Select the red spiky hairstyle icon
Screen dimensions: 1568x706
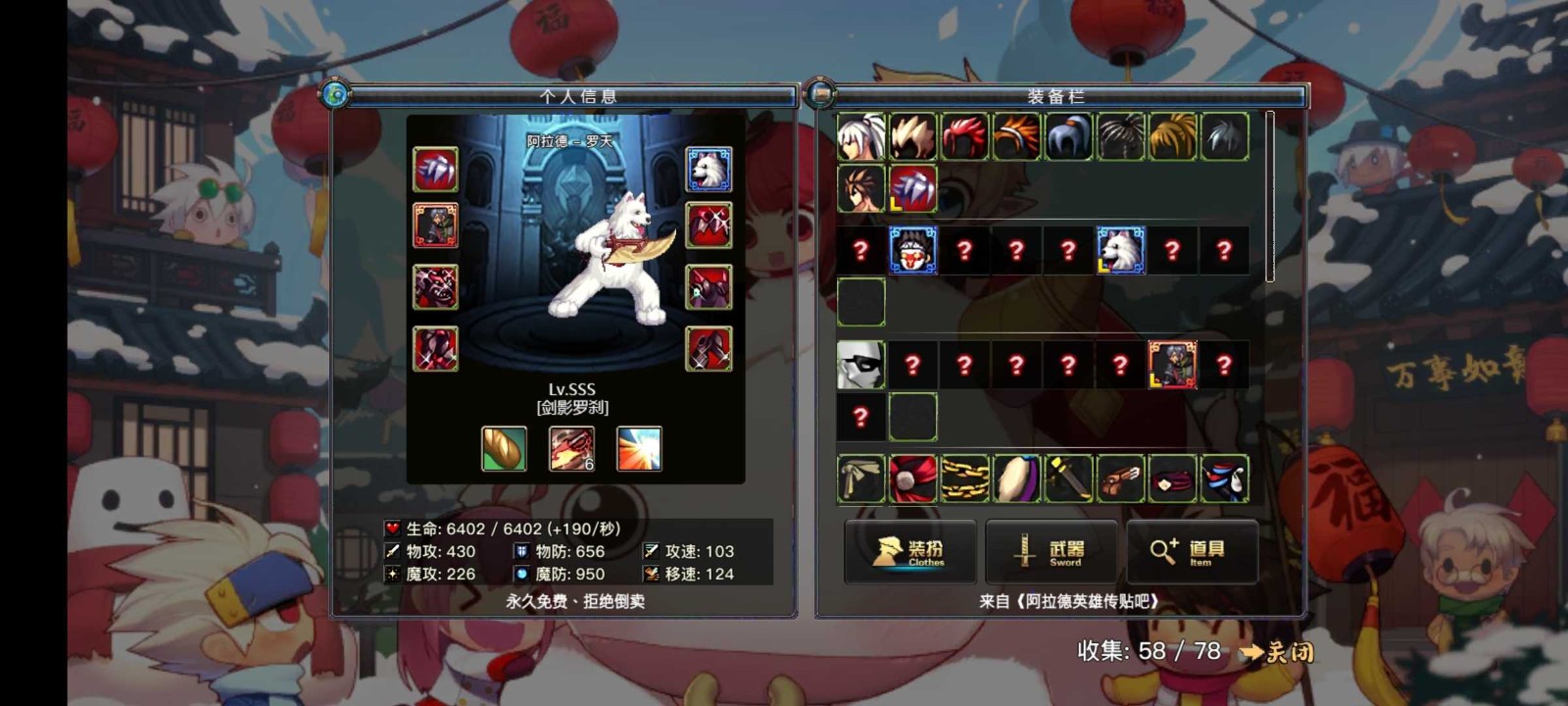965,137
